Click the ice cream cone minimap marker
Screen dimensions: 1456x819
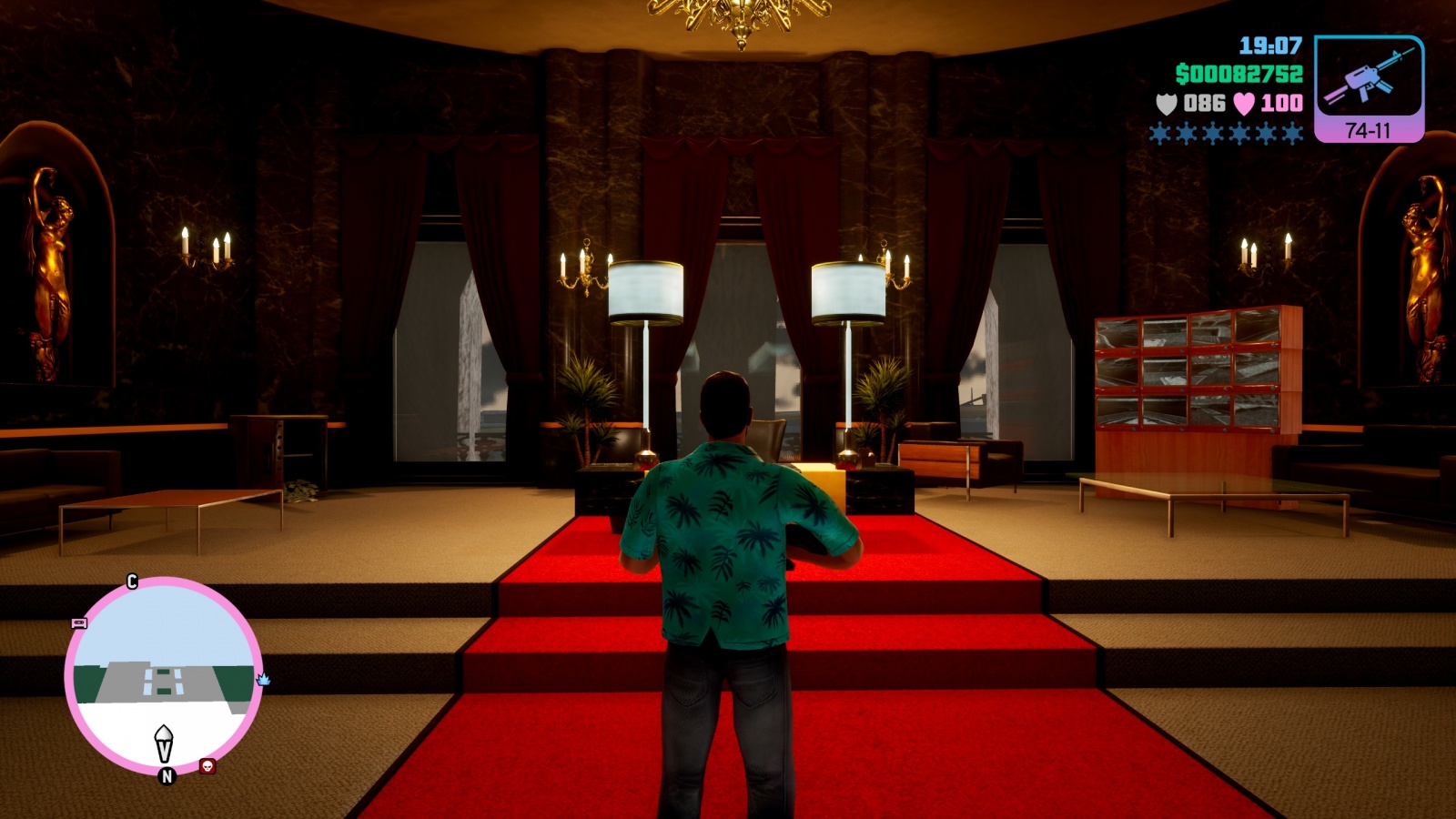(x=164, y=743)
